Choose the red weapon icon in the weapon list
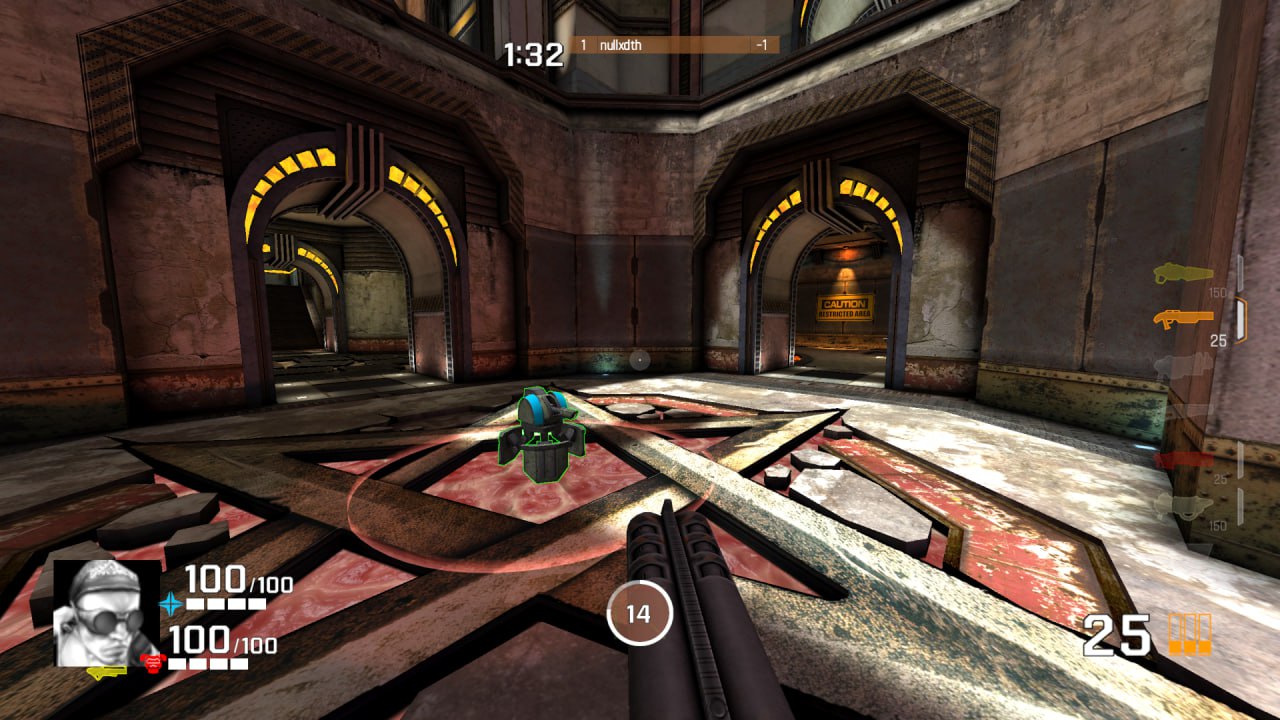Image resolution: width=1280 pixels, height=720 pixels. [x=1184, y=460]
